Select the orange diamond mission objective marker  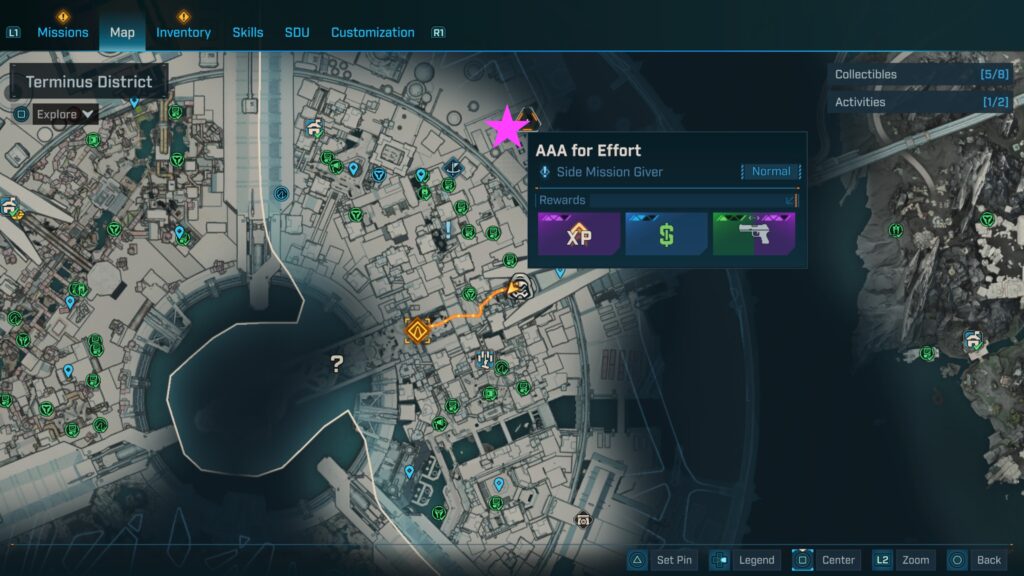click(x=417, y=331)
